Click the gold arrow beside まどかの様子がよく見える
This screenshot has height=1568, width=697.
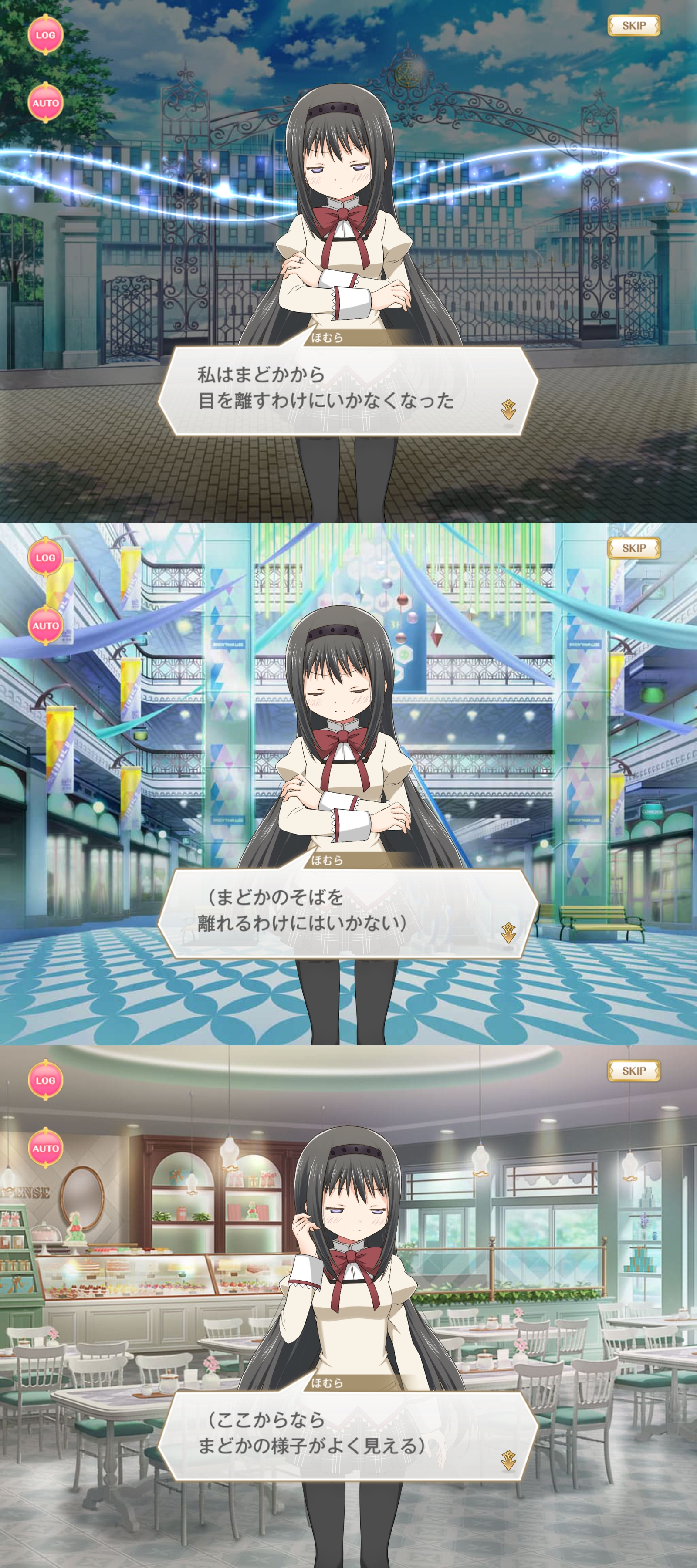pyautogui.click(x=508, y=1455)
